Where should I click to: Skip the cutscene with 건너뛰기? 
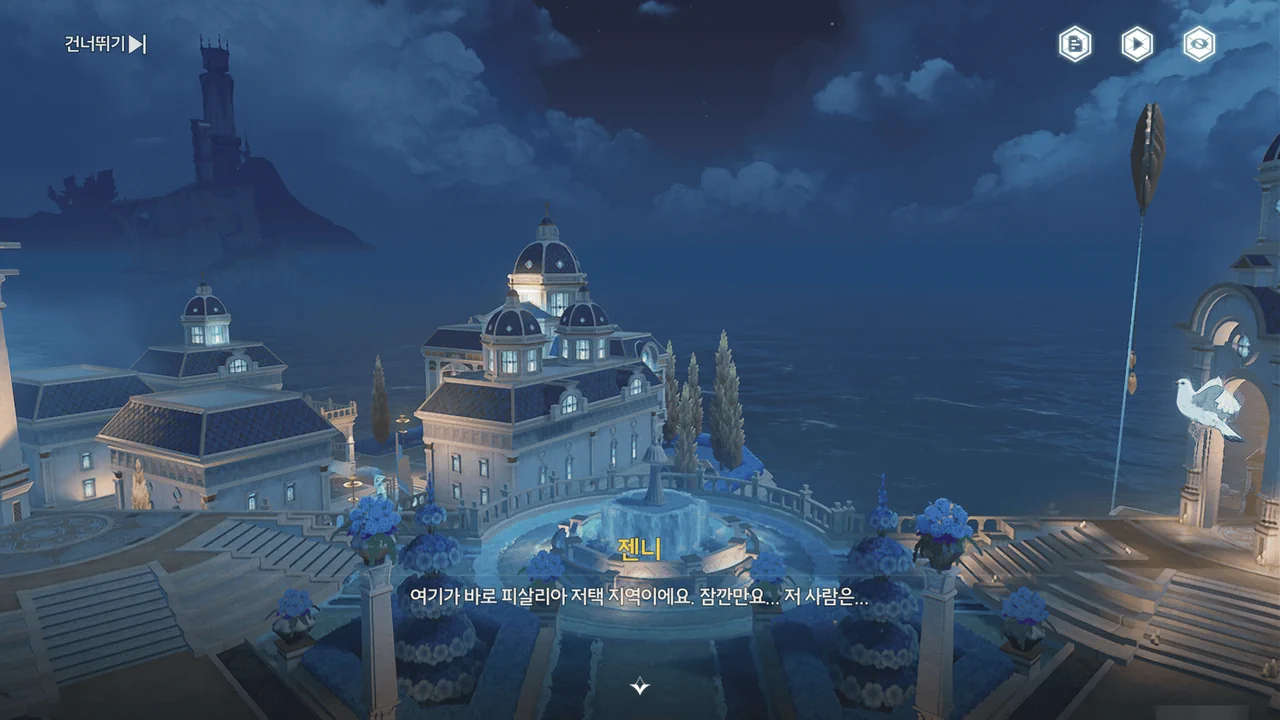105,44
